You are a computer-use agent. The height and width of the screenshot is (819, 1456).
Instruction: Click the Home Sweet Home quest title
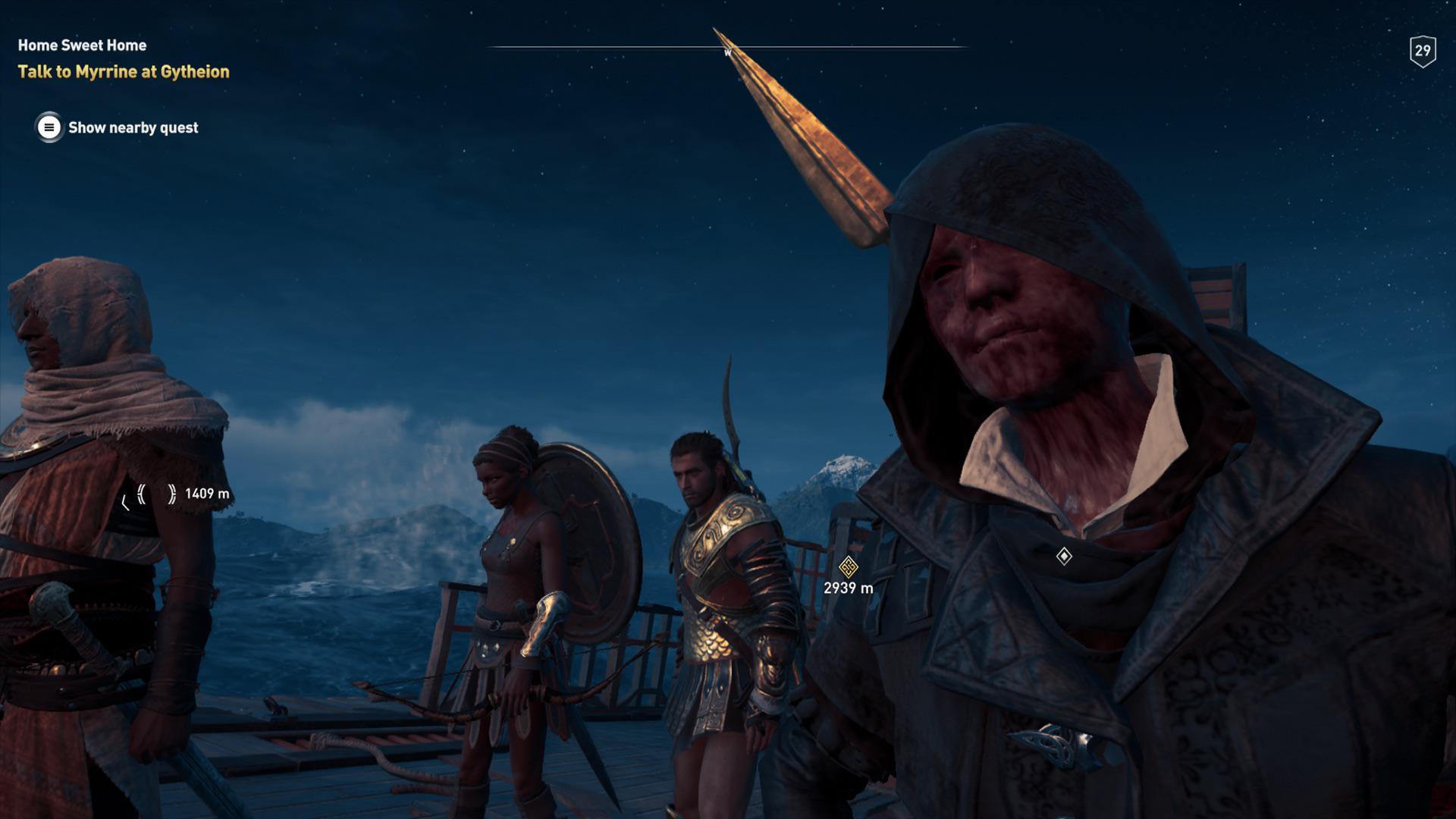pos(82,45)
